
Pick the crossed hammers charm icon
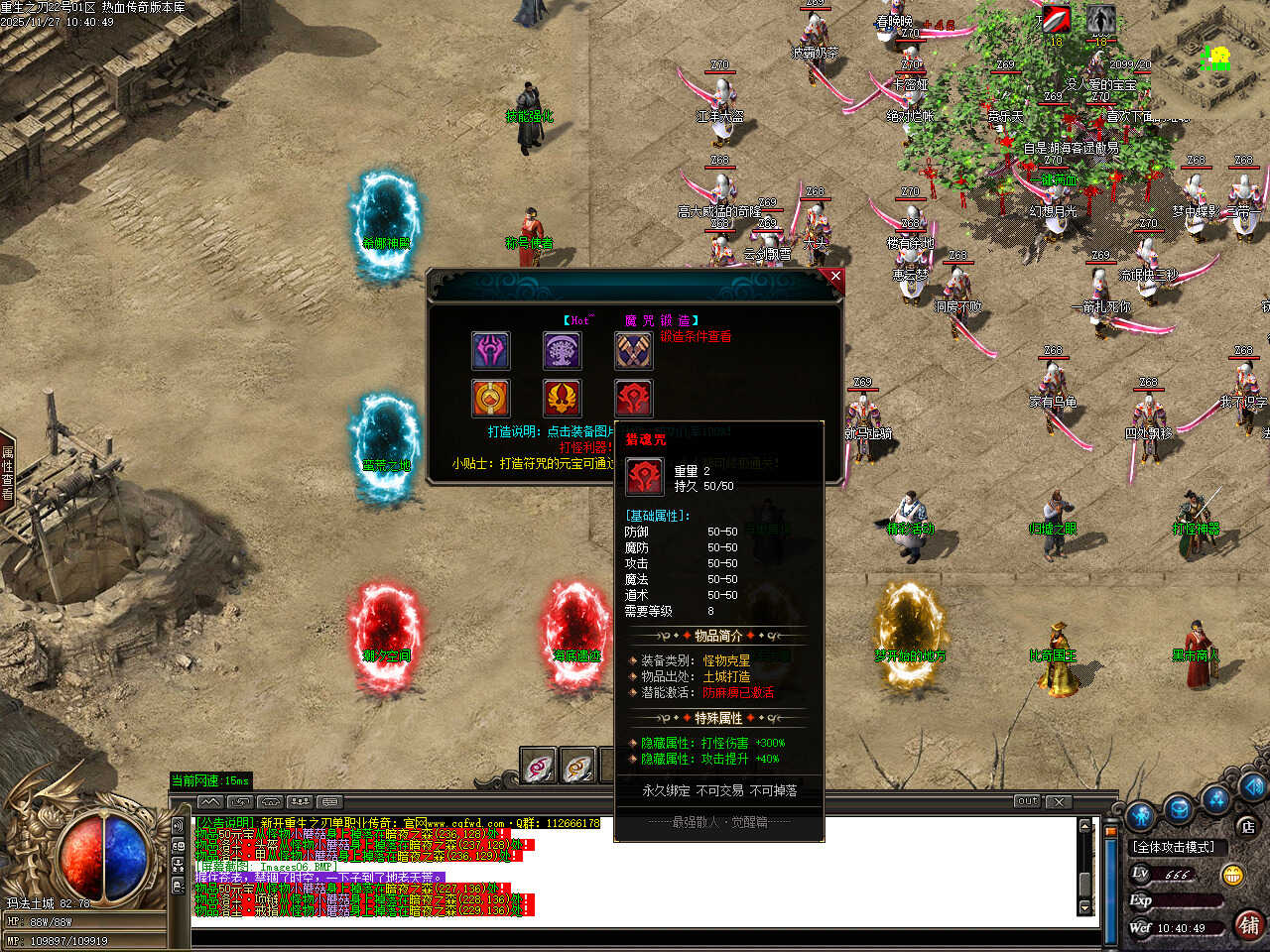[633, 351]
